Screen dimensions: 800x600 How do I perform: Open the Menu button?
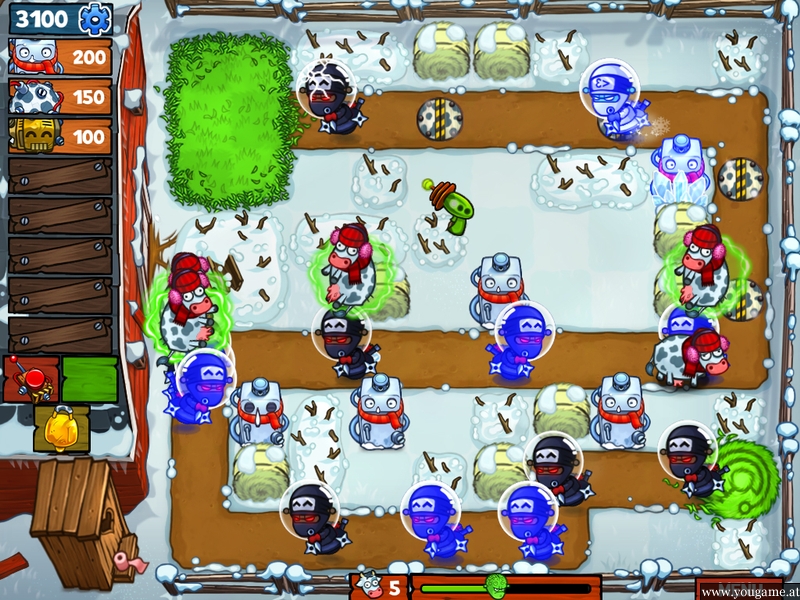pyautogui.click(x=742, y=589)
